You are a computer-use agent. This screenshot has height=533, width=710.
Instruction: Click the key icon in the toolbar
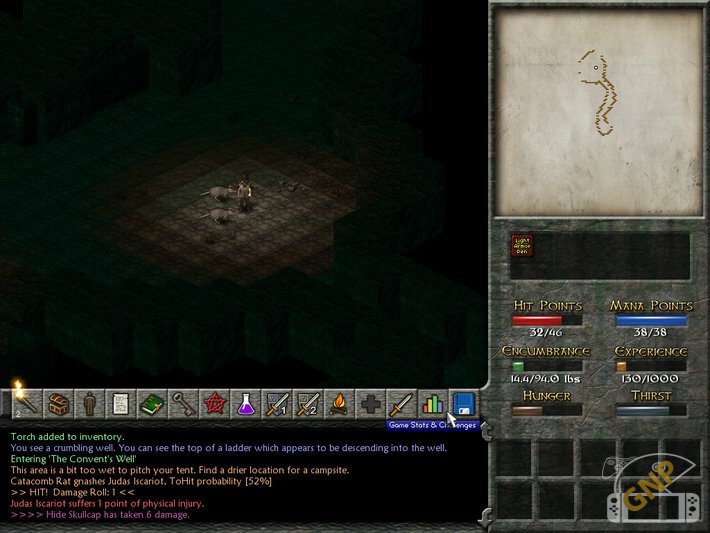[x=182, y=404]
